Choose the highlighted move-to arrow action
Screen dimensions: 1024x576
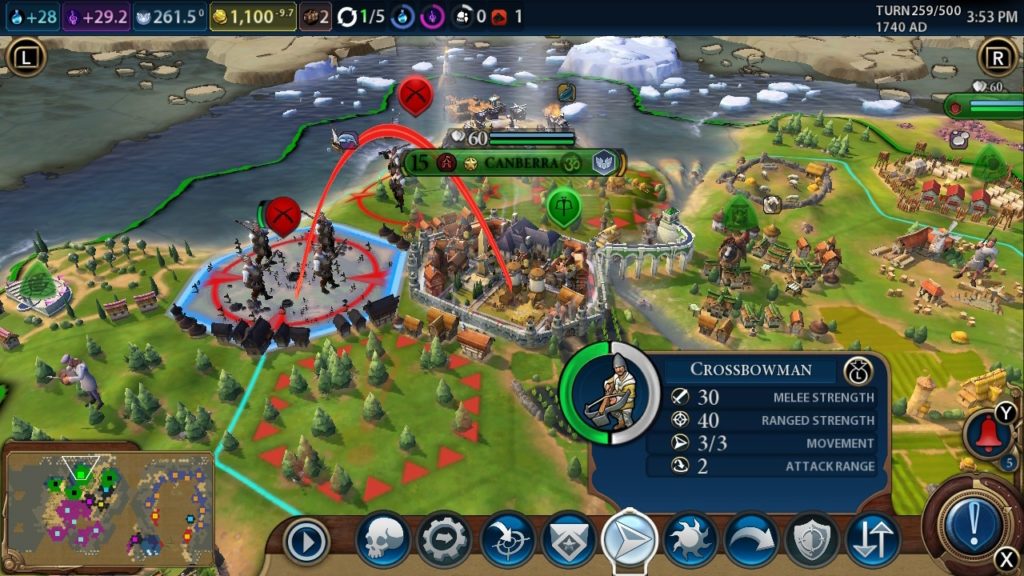630,540
